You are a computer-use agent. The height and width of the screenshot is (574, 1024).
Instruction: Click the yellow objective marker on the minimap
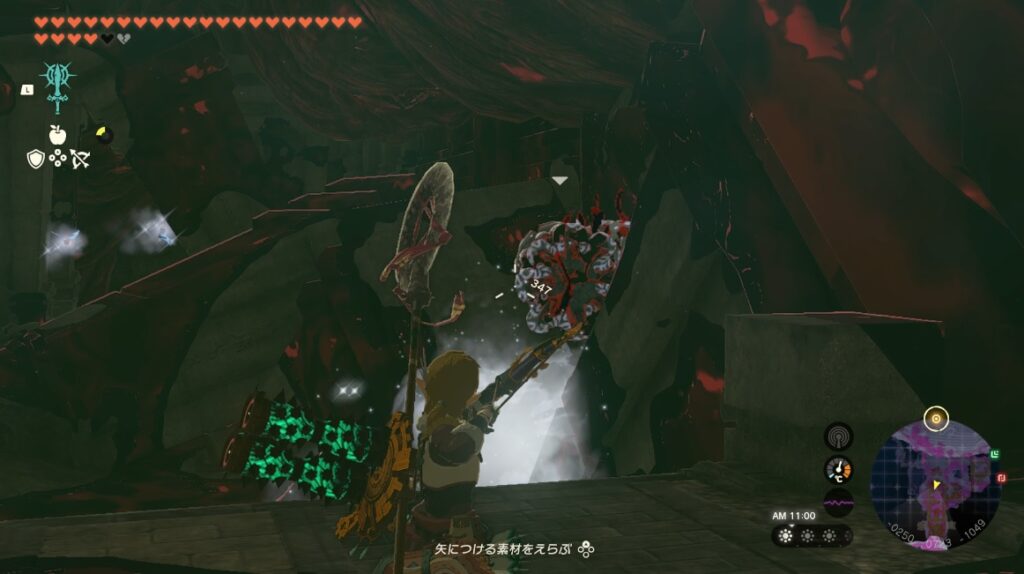pyautogui.click(x=937, y=417)
